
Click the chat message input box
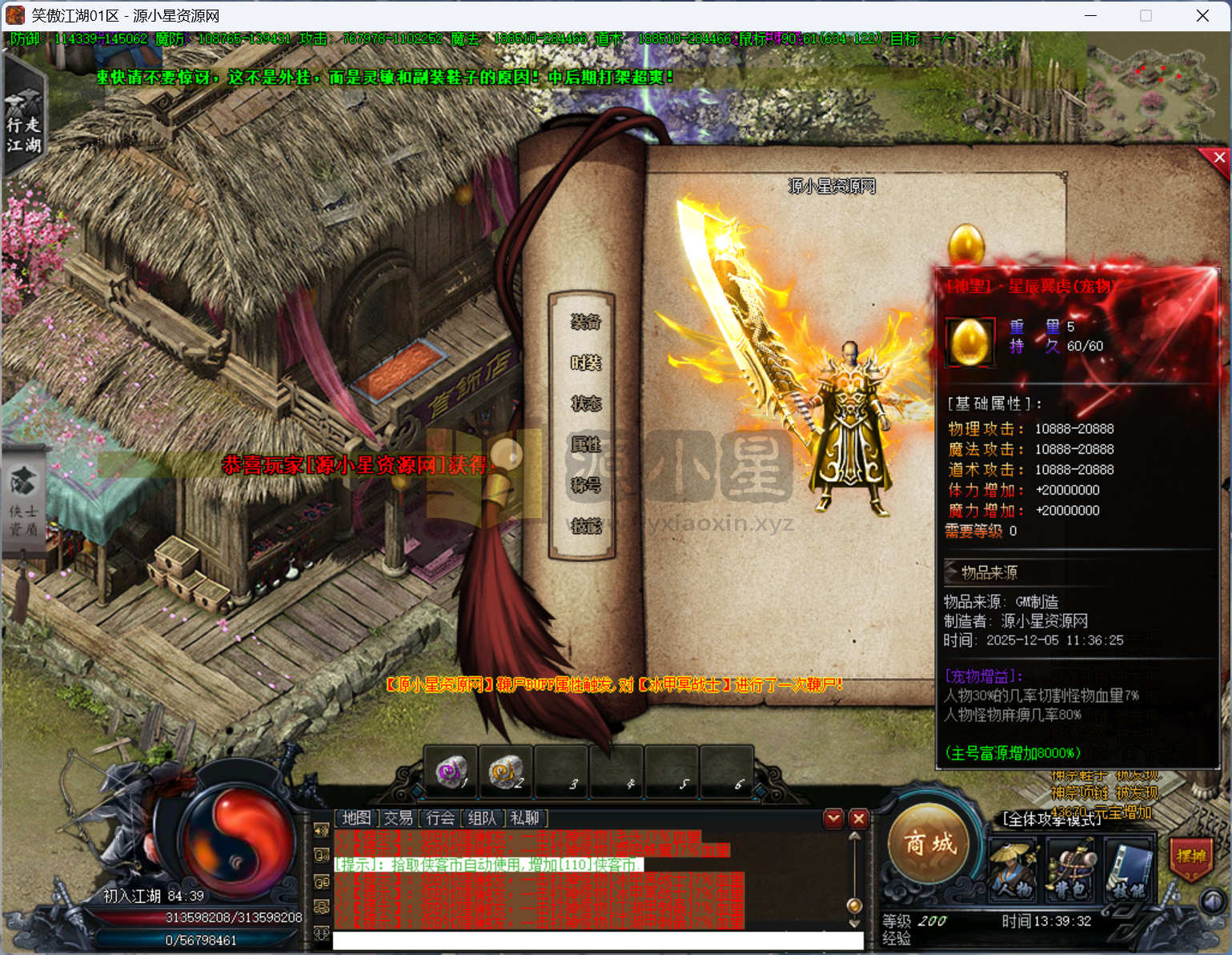(x=596, y=940)
